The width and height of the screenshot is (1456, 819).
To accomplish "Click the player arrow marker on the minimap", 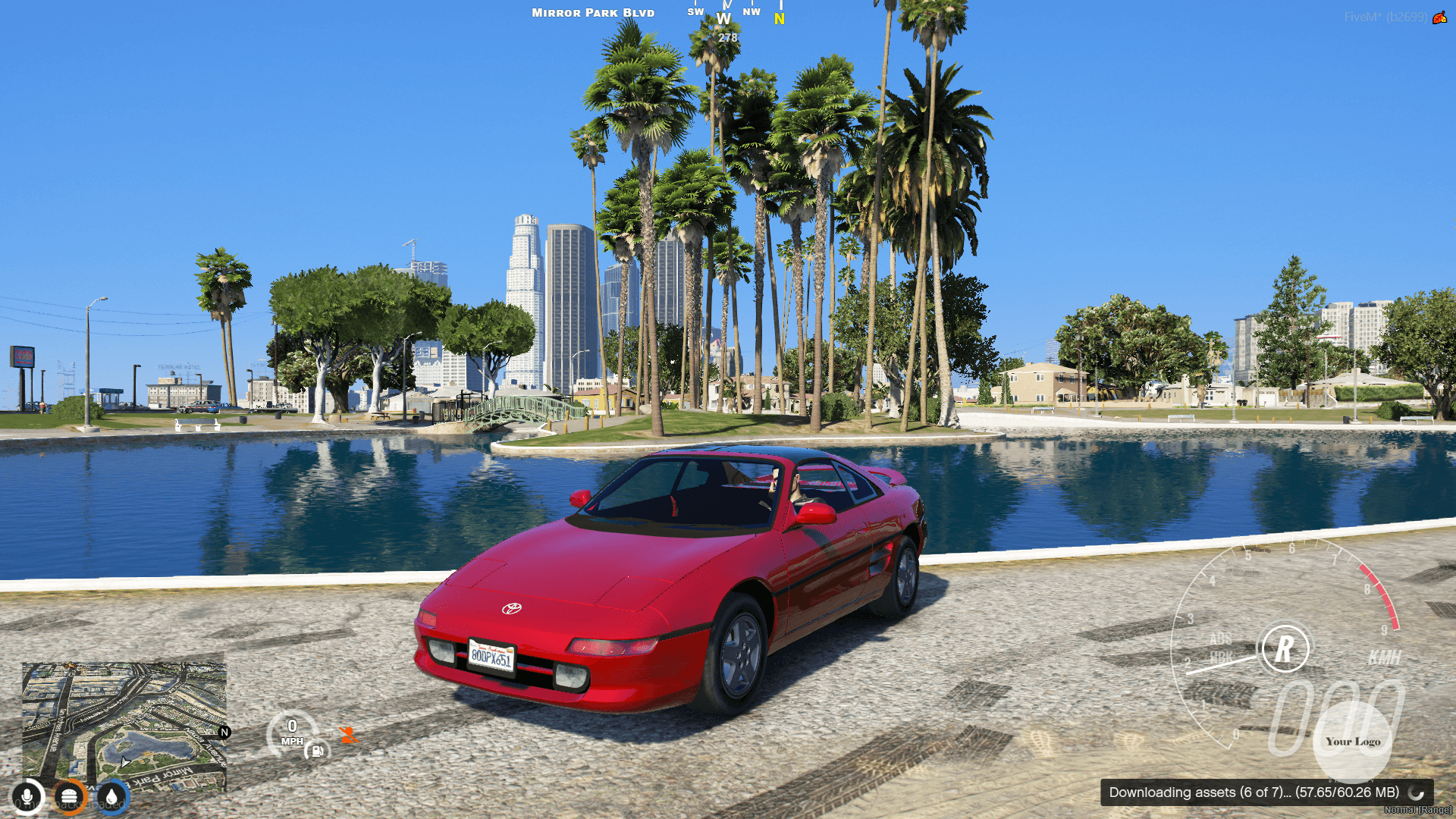I will tap(124, 762).
